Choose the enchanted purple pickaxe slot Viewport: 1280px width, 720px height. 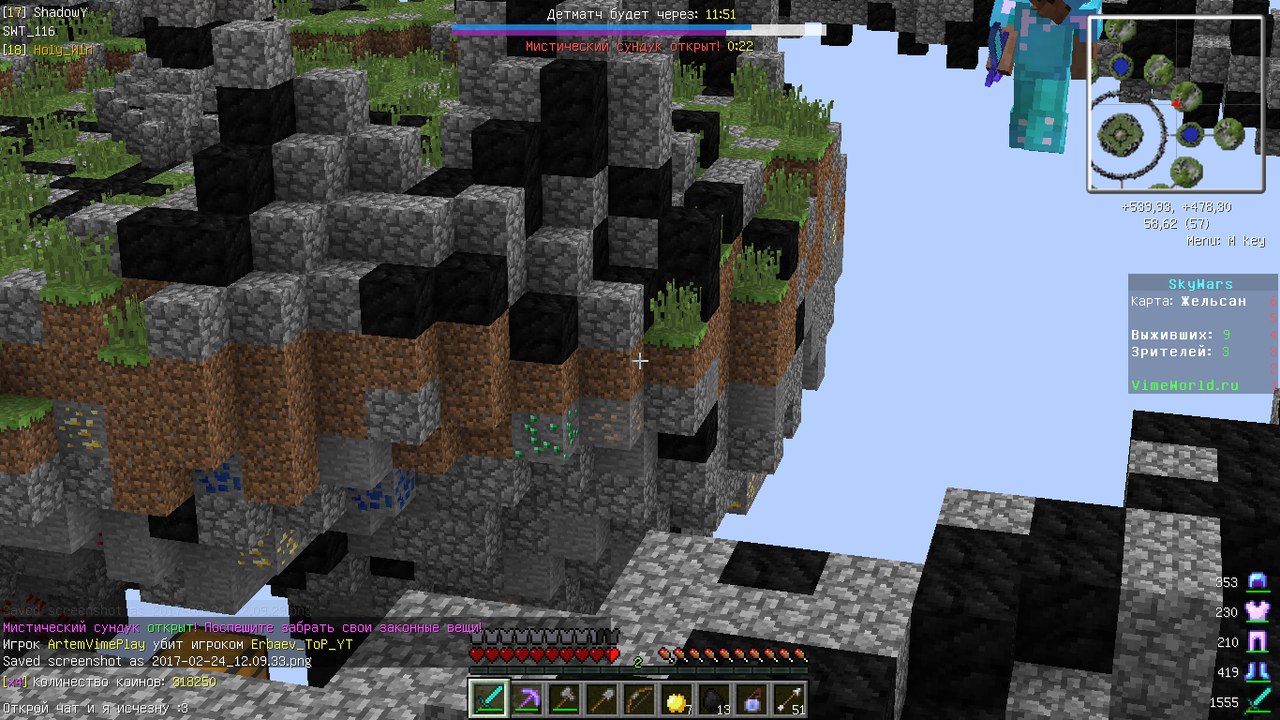[525, 698]
